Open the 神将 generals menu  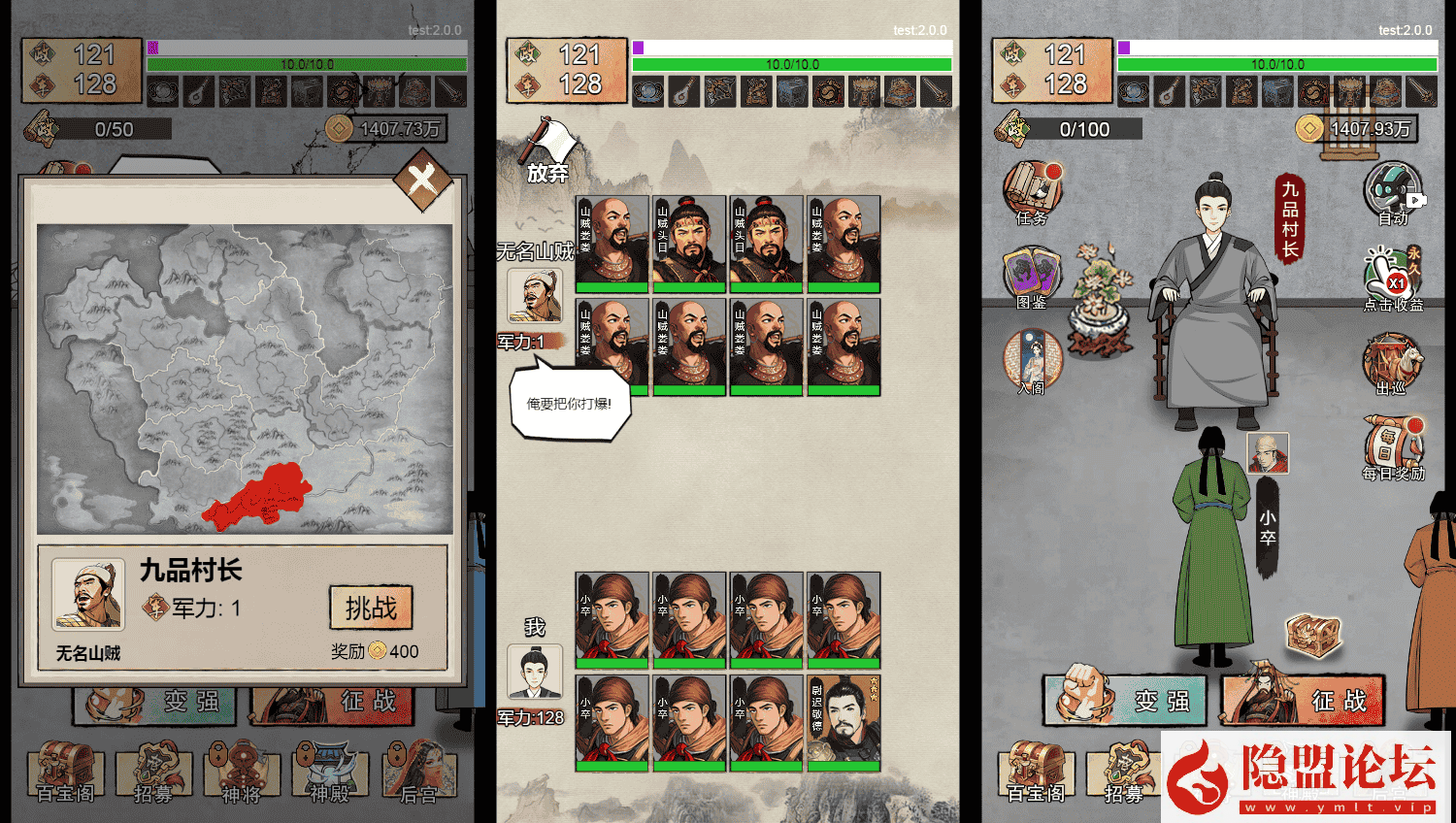click(241, 772)
